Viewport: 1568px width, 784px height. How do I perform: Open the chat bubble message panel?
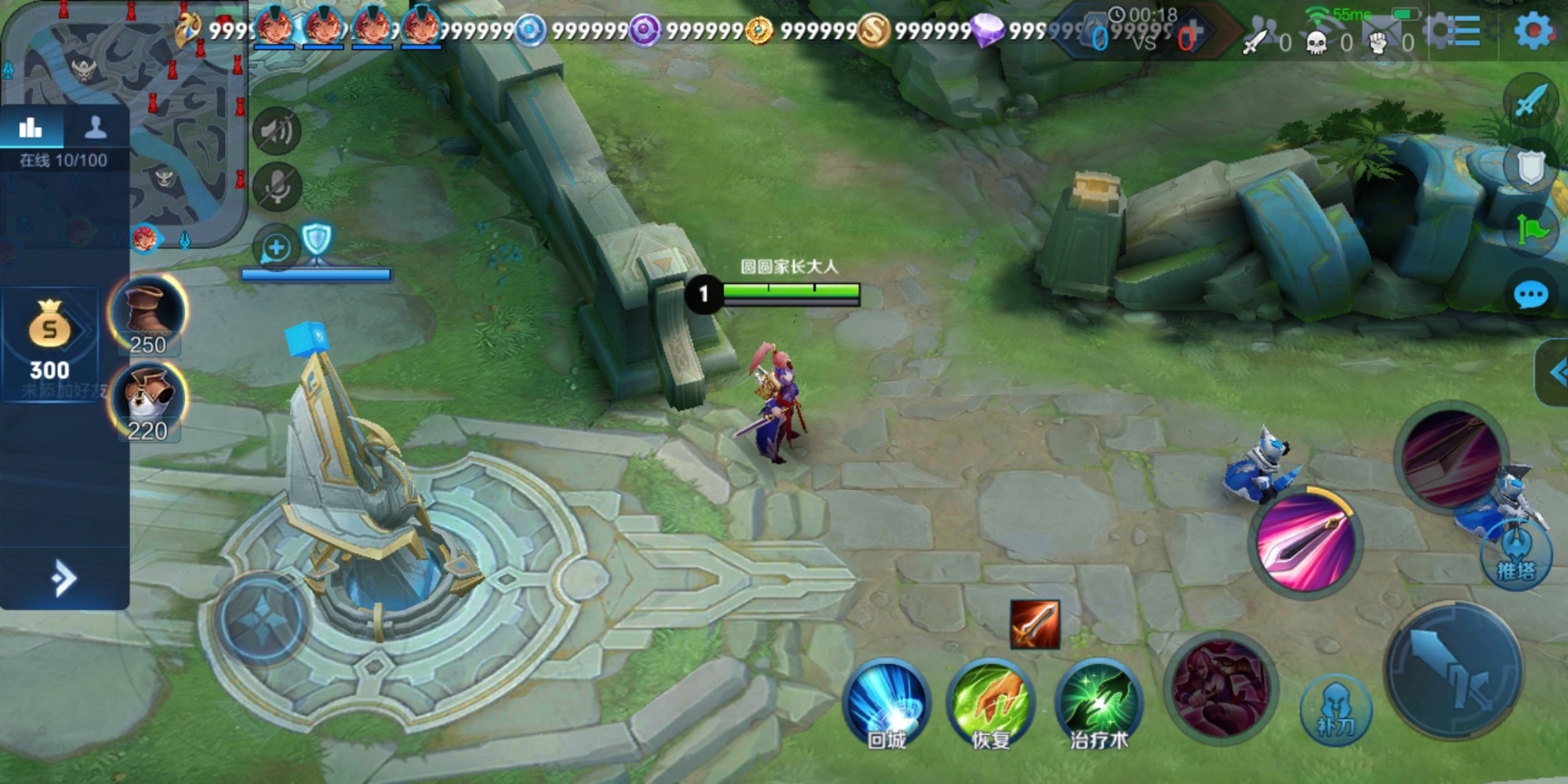click(x=1530, y=296)
